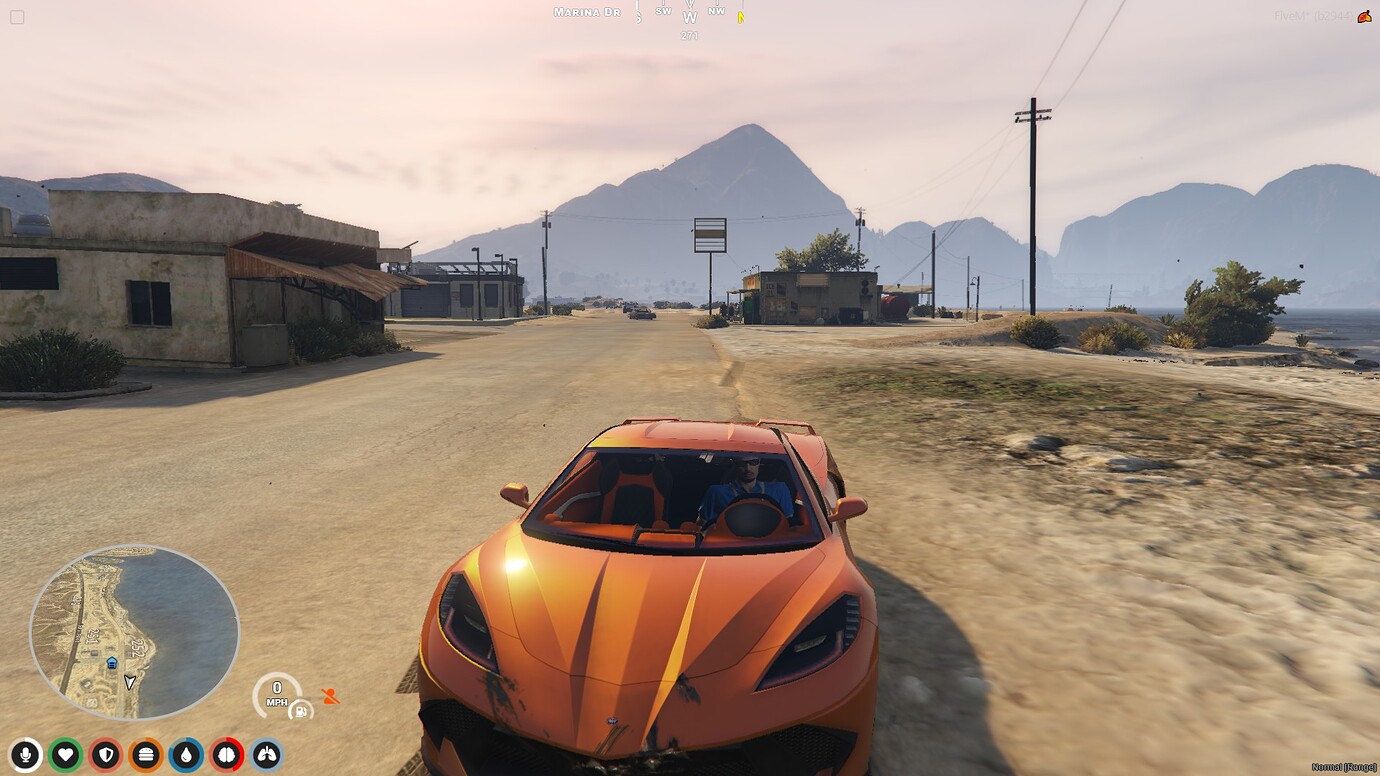Click the microphone voice chat icon

coord(25,756)
